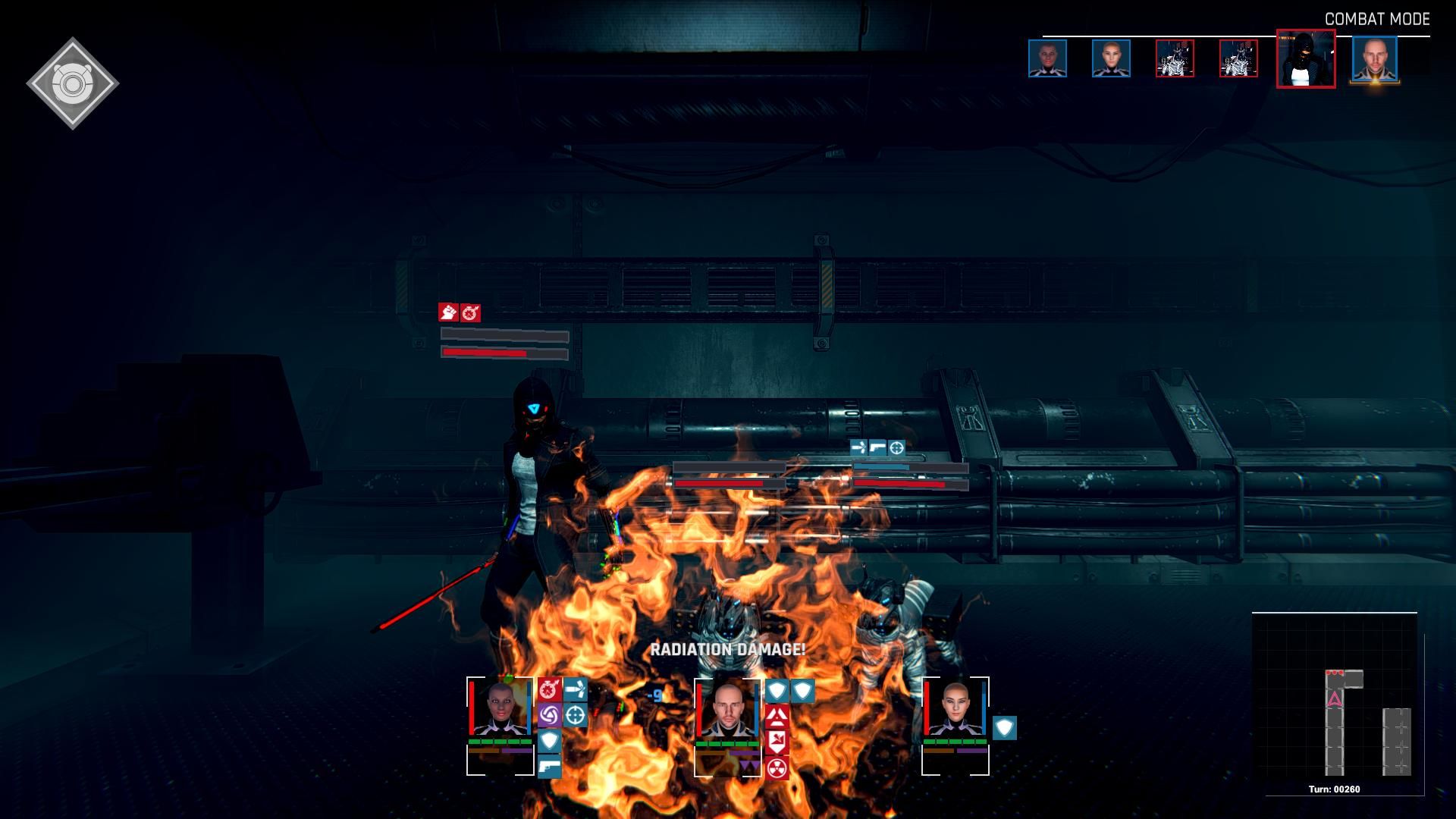The width and height of the screenshot is (1456, 819).
Task: Select the hooded enemy in the turn order
Action: click(x=1305, y=59)
